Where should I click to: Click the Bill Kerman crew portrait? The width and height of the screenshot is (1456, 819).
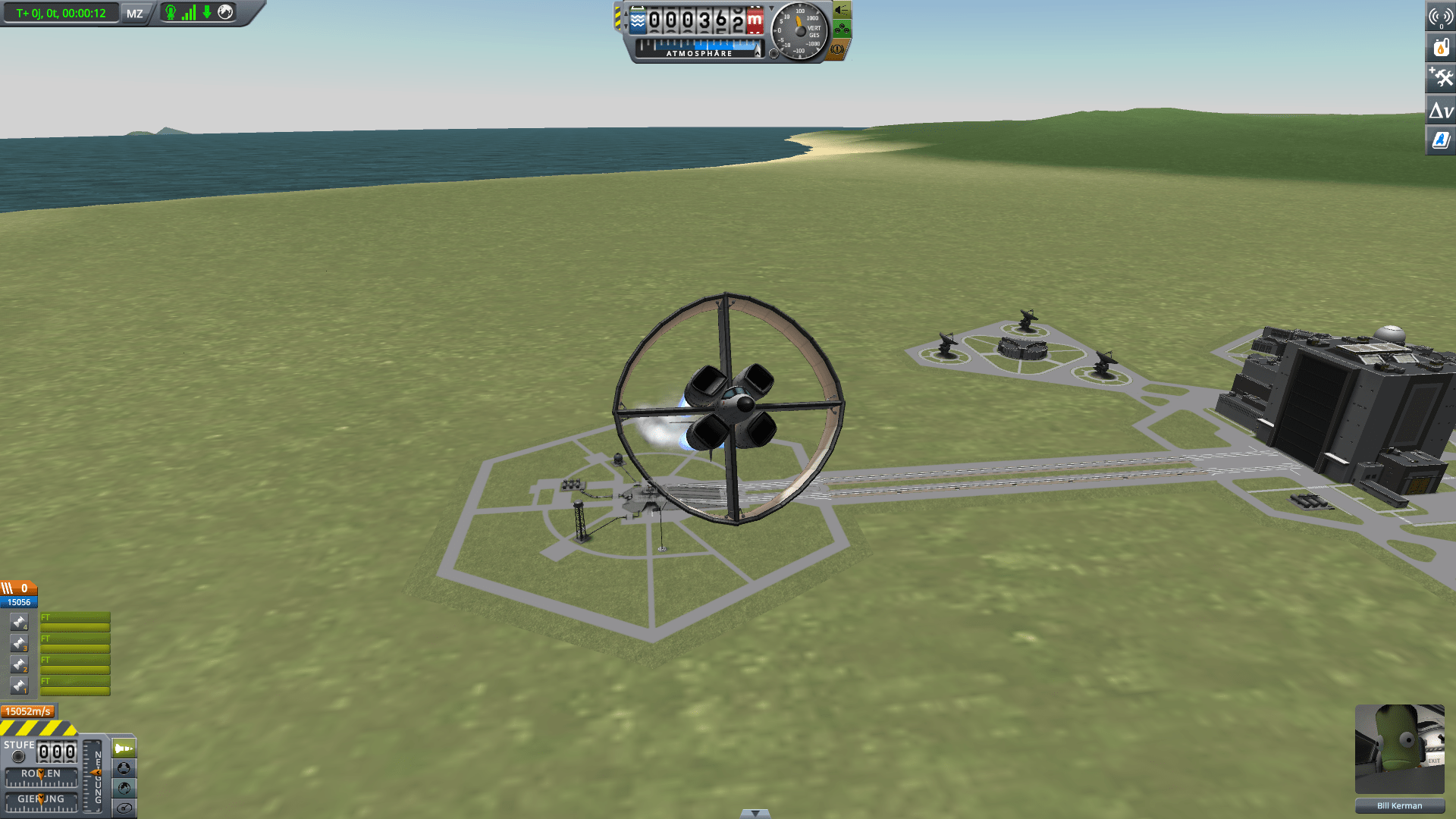(x=1400, y=749)
